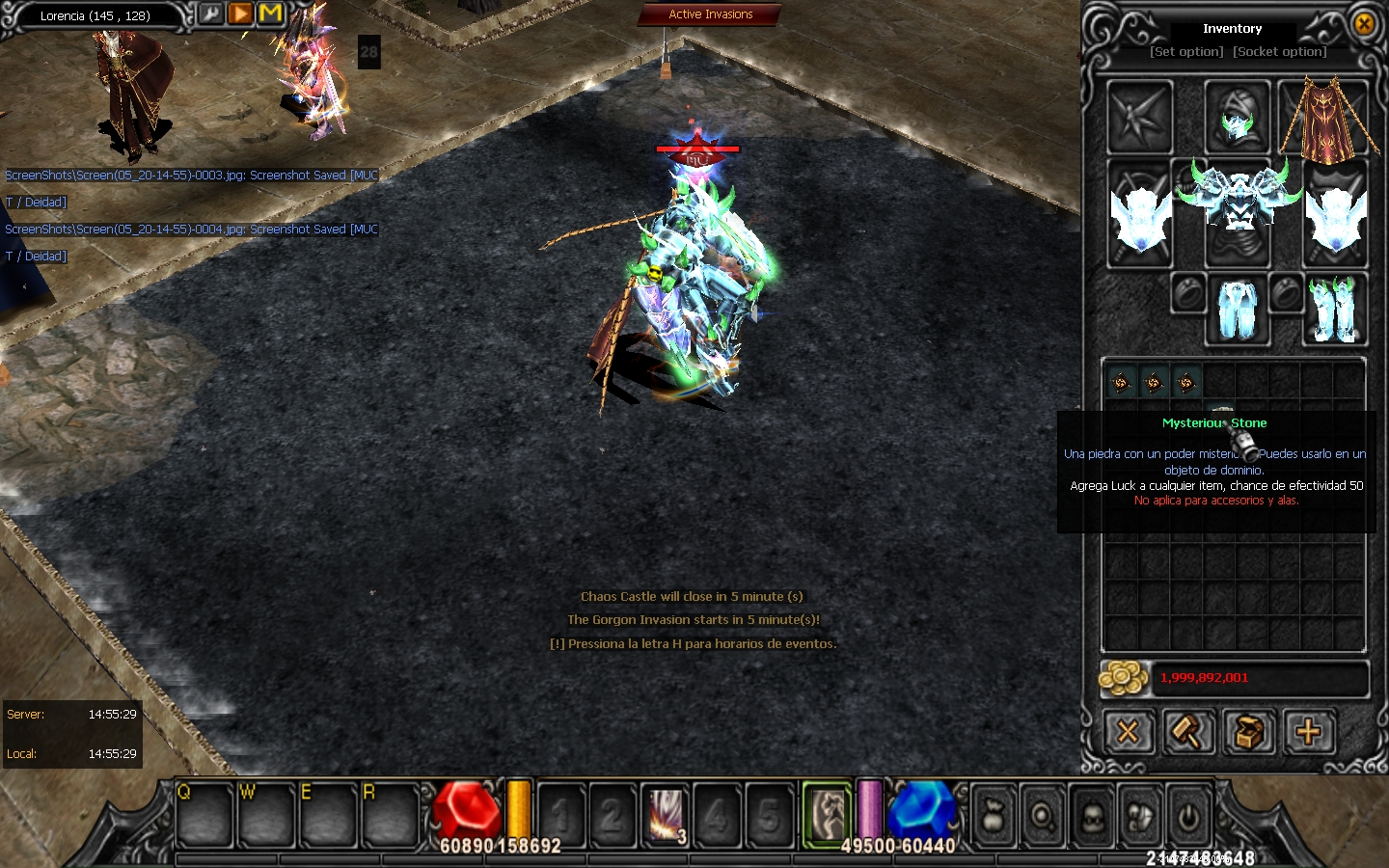Activate the skill in hotbar slot 3
1389x868 pixels.
(x=666, y=815)
